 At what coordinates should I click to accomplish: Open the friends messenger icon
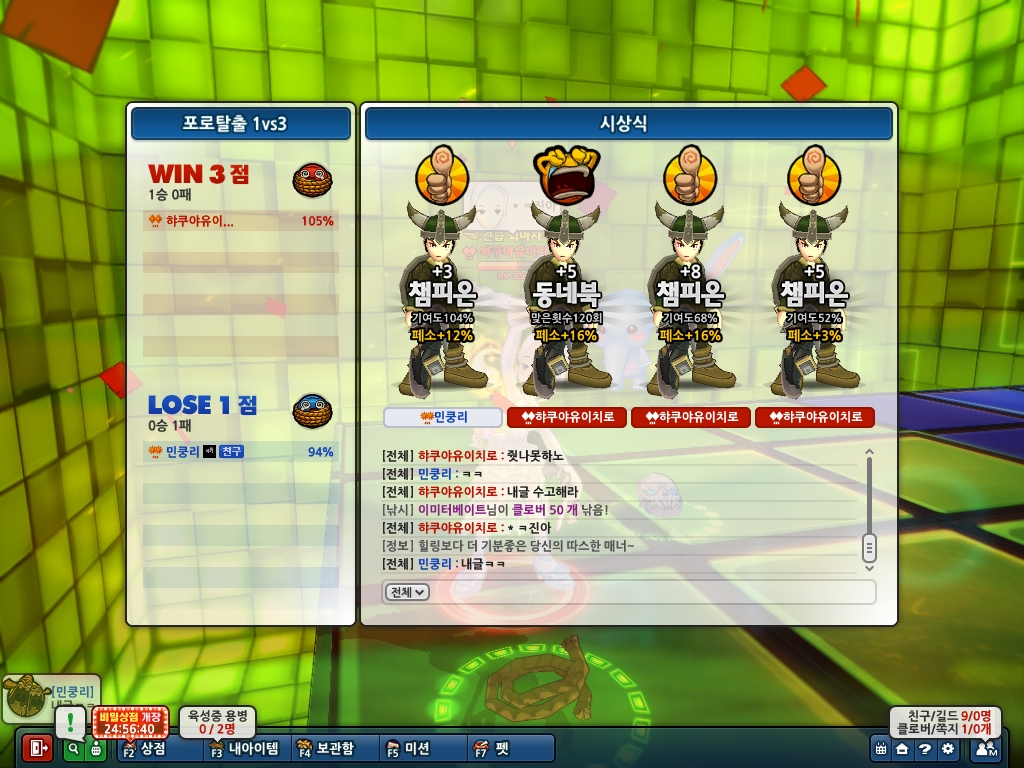click(985, 748)
